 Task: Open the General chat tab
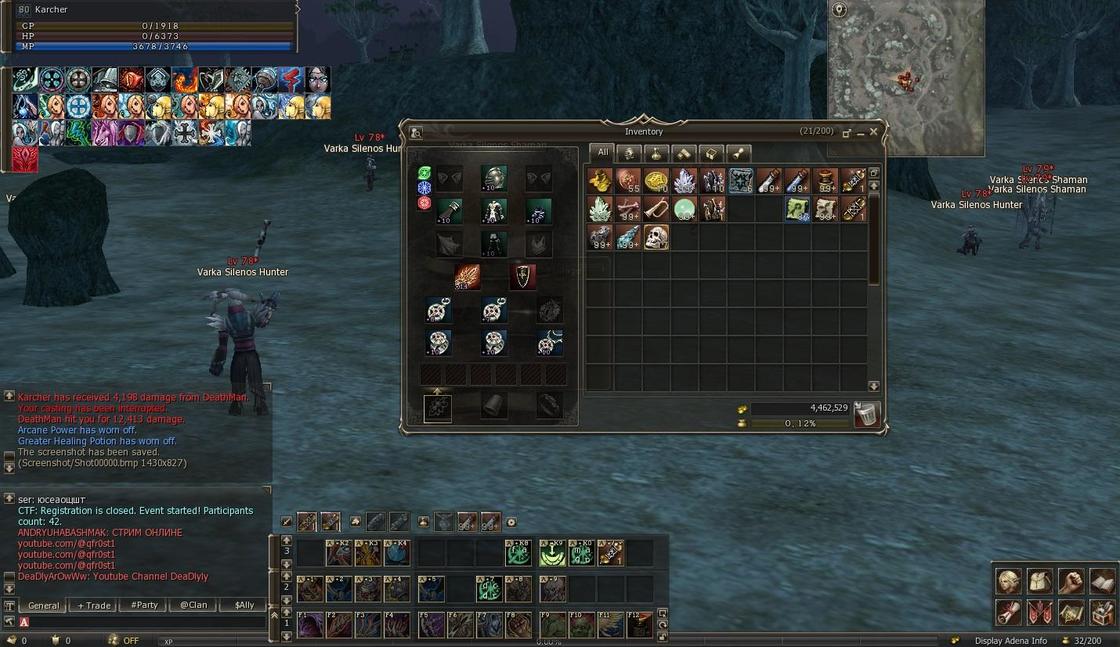(43, 605)
